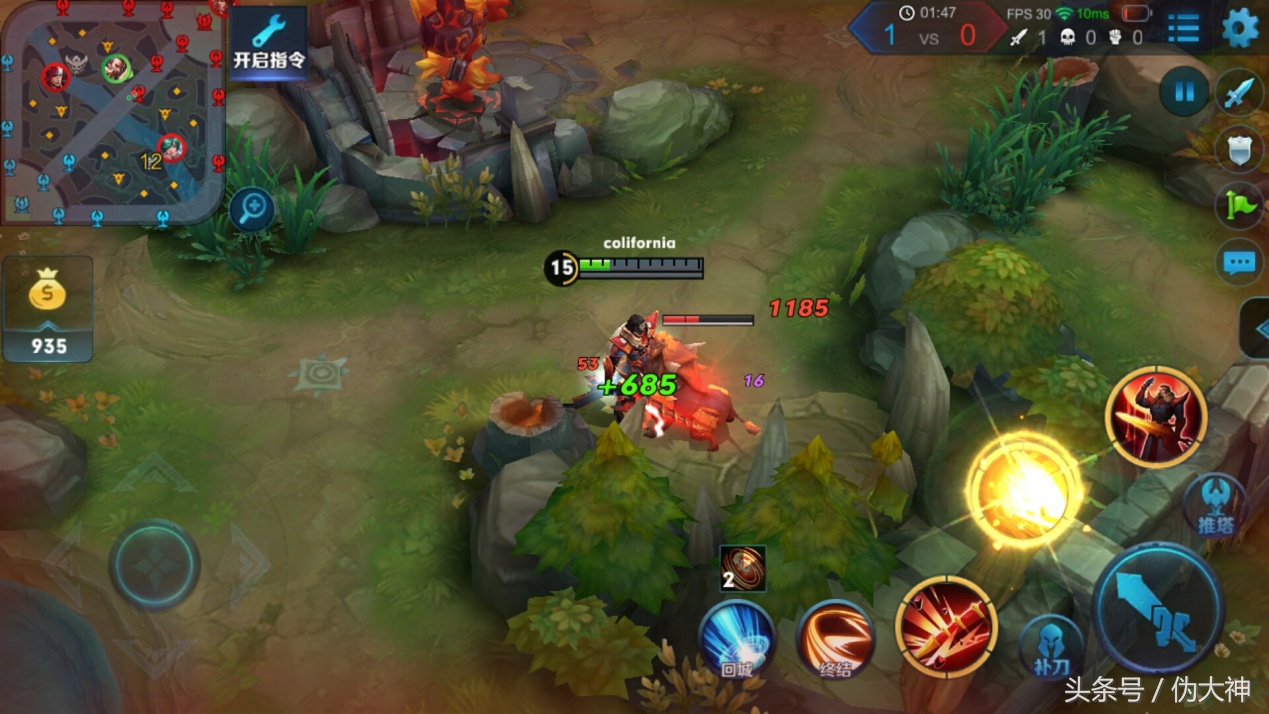Screen dimensions: 1269x714
Task: Open the 开启指令 wrench button
Action: [268, 42]
